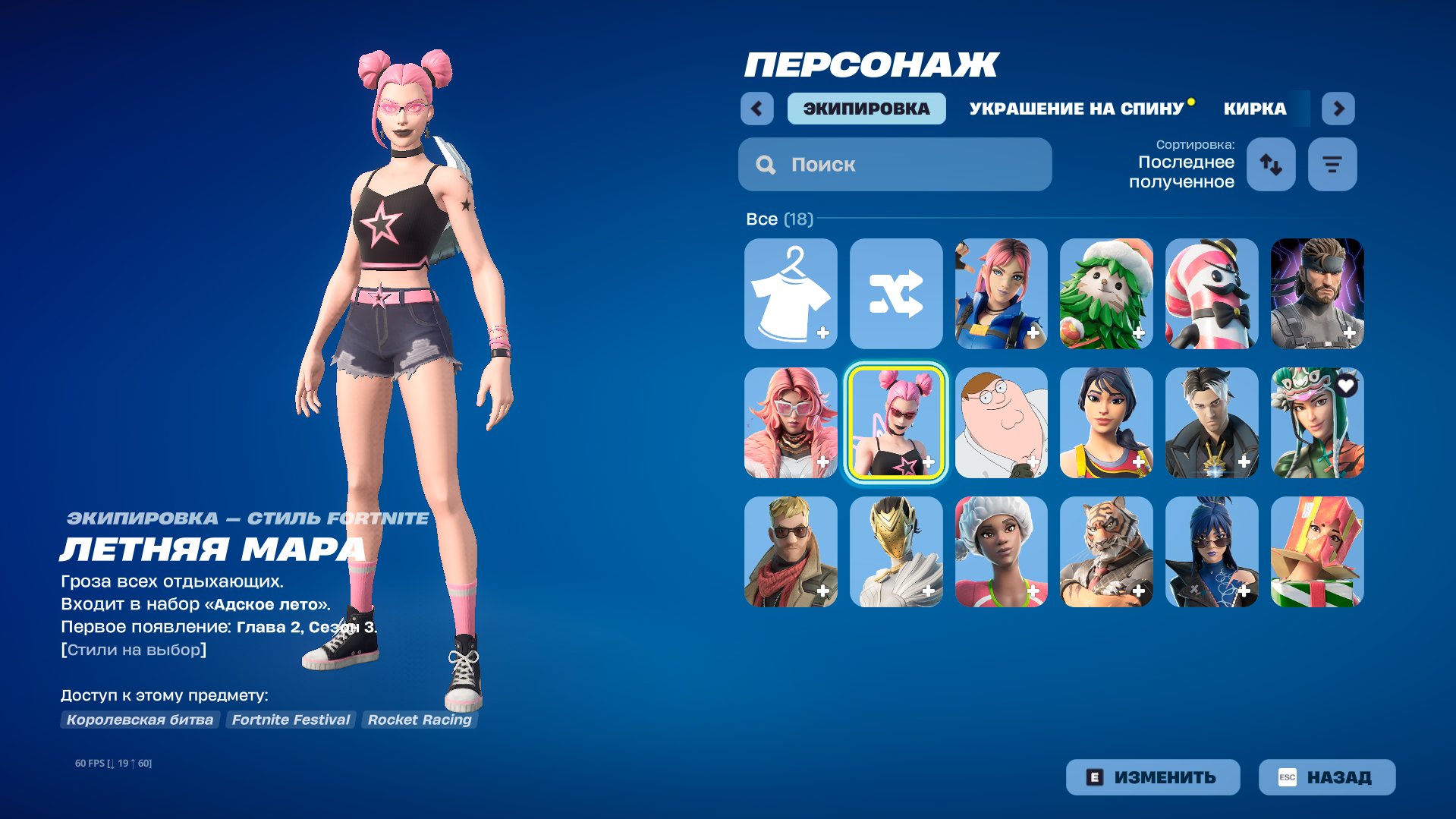This screenshot has width=1456, height=819.
Task: Click the highlighted Летняя Мара skin thumbnail
Action: pyautogui.click(x=896, y=424)
